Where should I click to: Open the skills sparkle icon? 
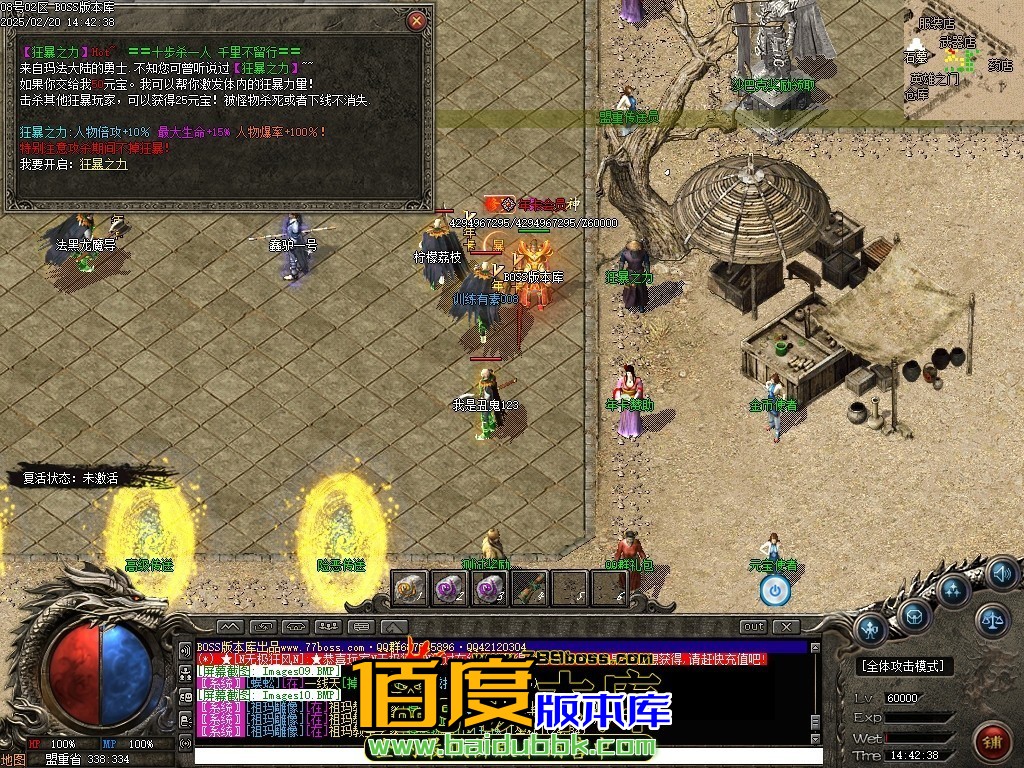point(953,588)
